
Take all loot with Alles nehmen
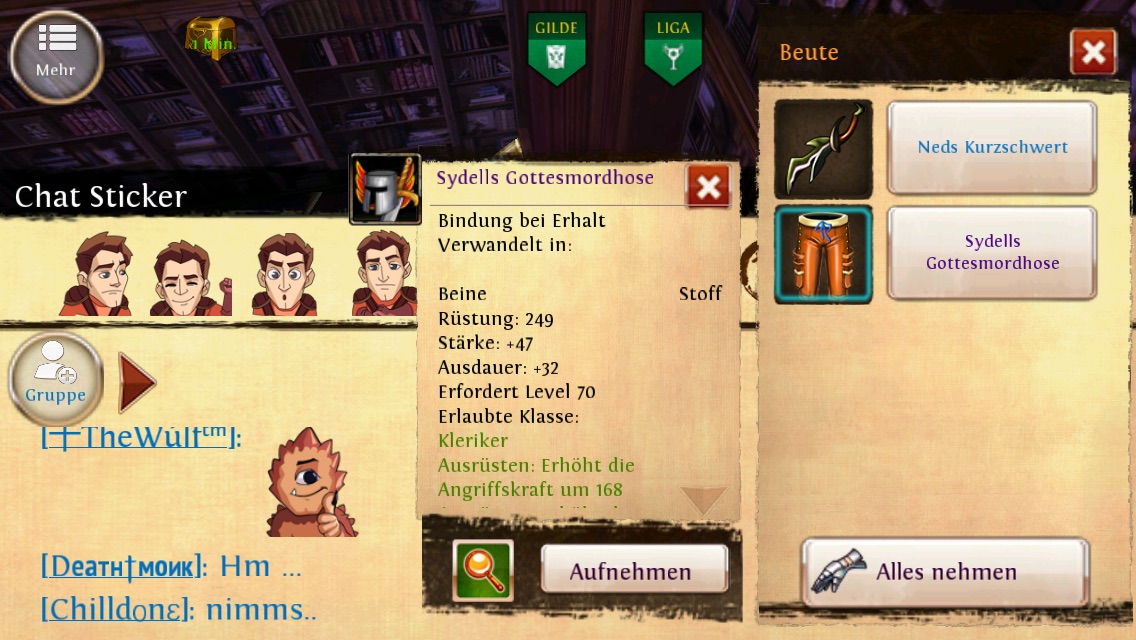[x=944, y=572]
